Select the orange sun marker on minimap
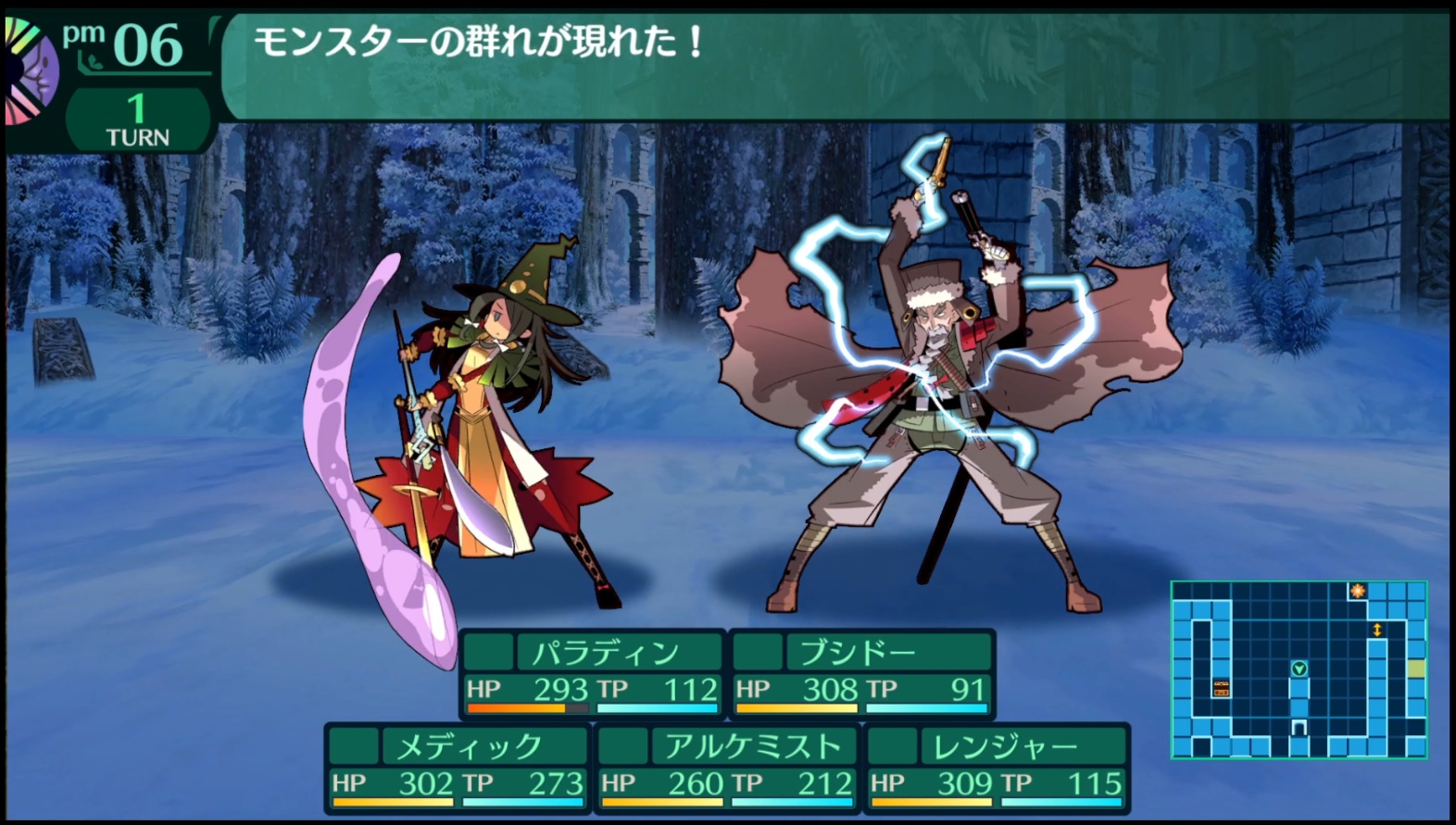The image size is (1456, 825). (1357, 591)
